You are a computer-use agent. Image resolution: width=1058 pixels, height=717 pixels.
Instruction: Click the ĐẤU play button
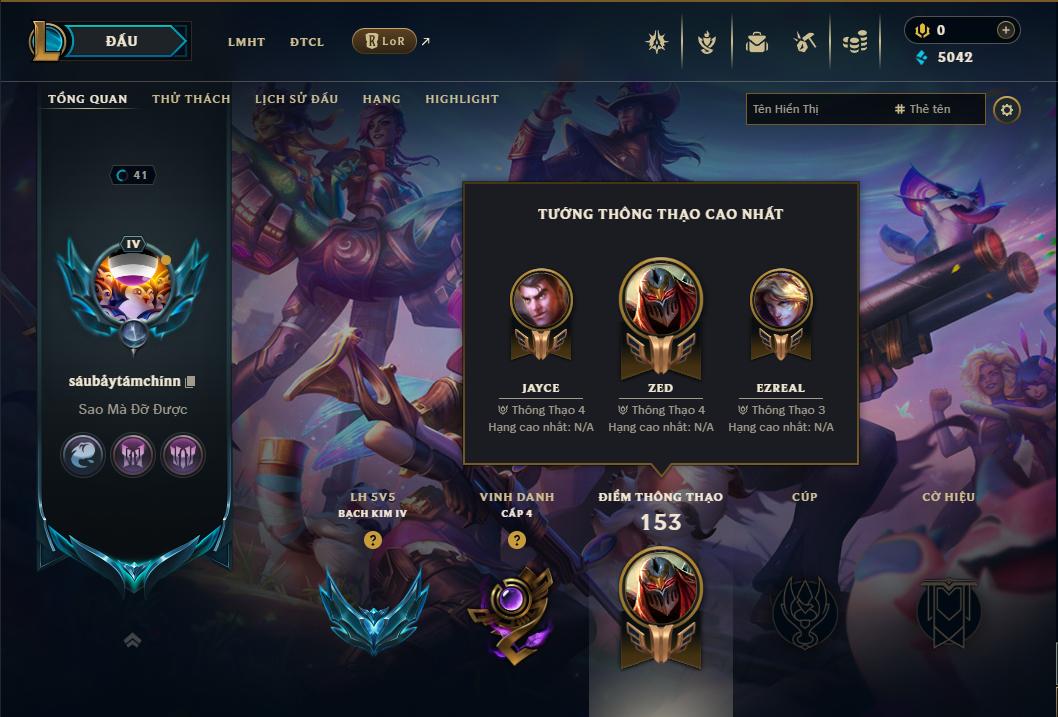pyautogui.click(x=120, y=41)
